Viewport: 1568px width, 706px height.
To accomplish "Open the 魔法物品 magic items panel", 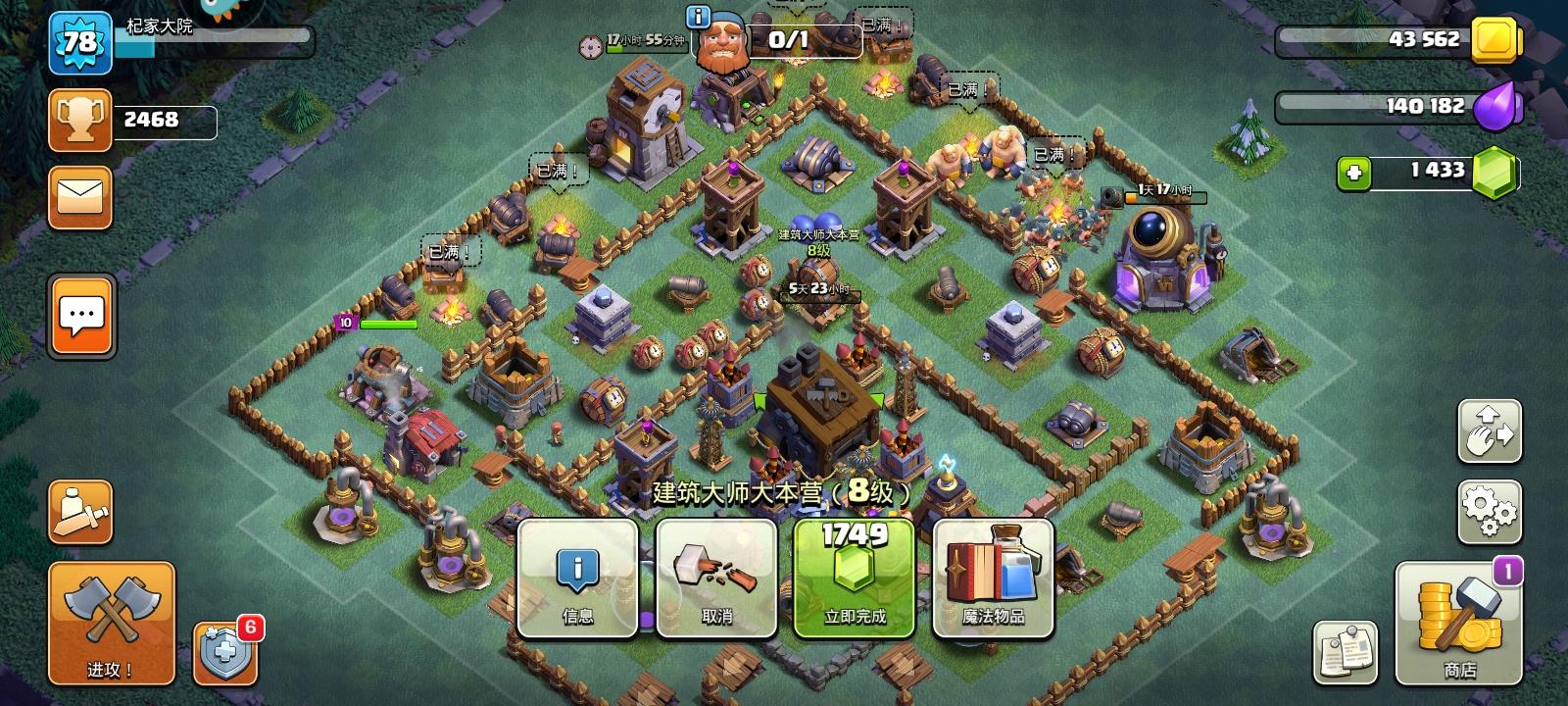I will coord(993,579).
